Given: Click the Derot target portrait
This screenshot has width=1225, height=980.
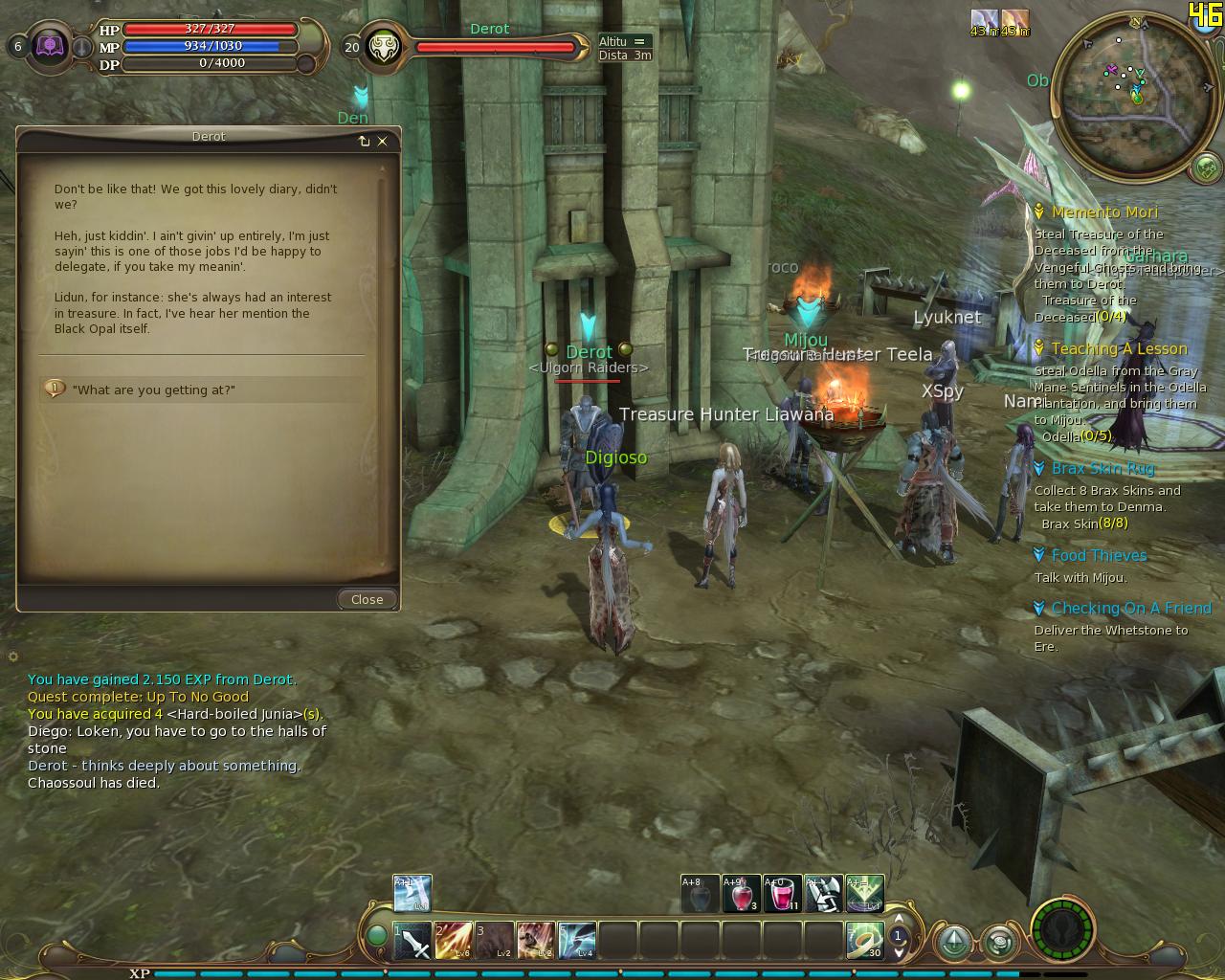Looking at the screenshot, I should point(383,47).
